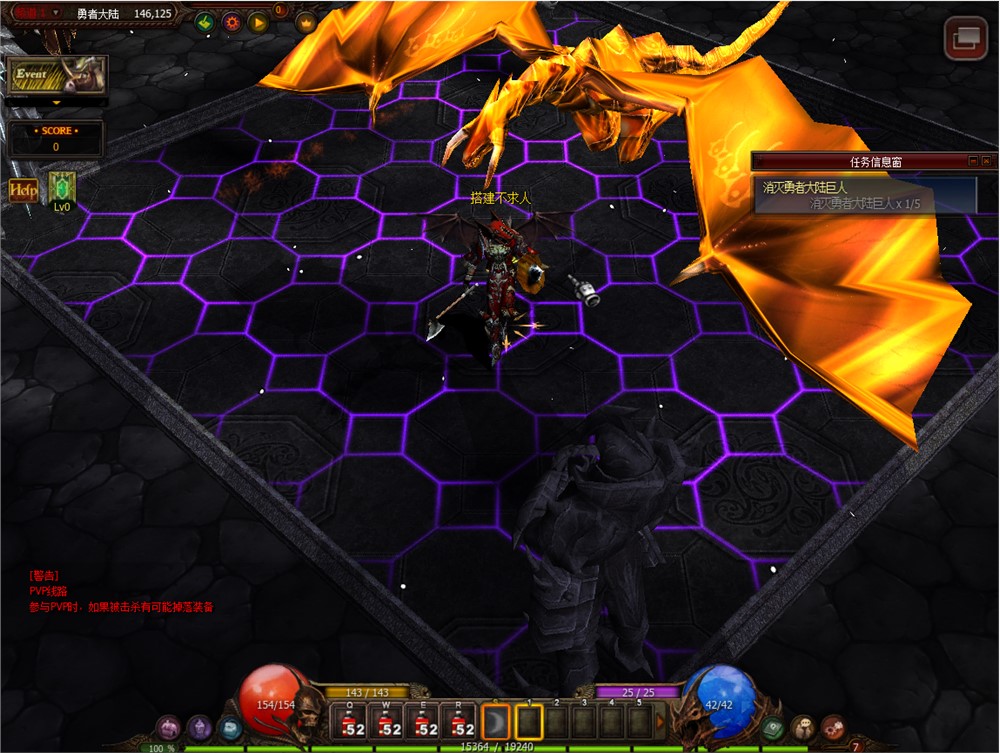Screen dimensions: 1000x753
Task: Activate the crescent slash skill slot
Action: click(x=496, y=721)
